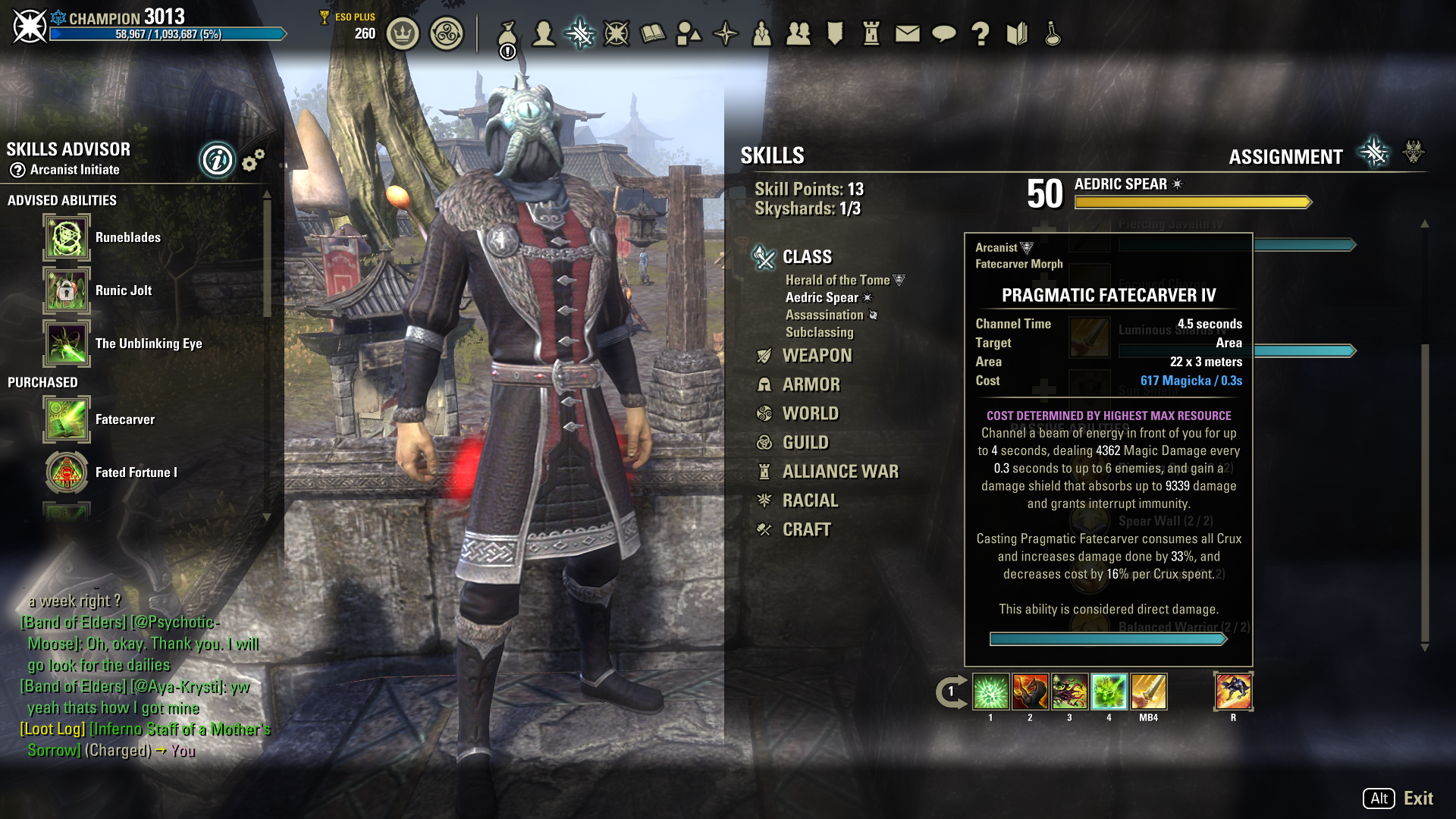The image size is (1456, 819).
Task: Select the Runeblades advised ability
Action: click(x=67, y=237)
